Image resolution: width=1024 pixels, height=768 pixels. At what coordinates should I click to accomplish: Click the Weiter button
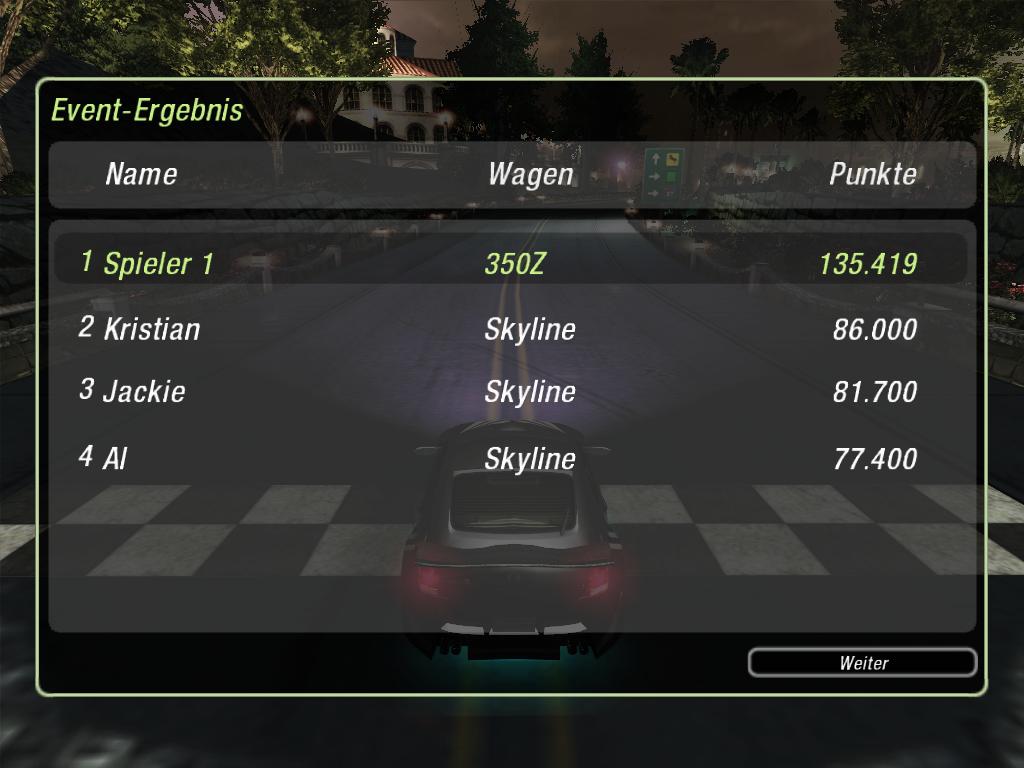pos(862,662)
